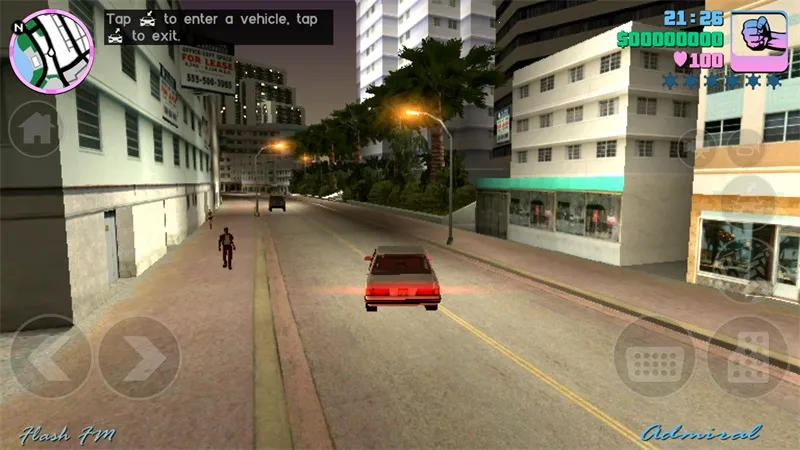Steer left with the left arrow button
This screenshot has height=450, width=800.
[48, 357]
